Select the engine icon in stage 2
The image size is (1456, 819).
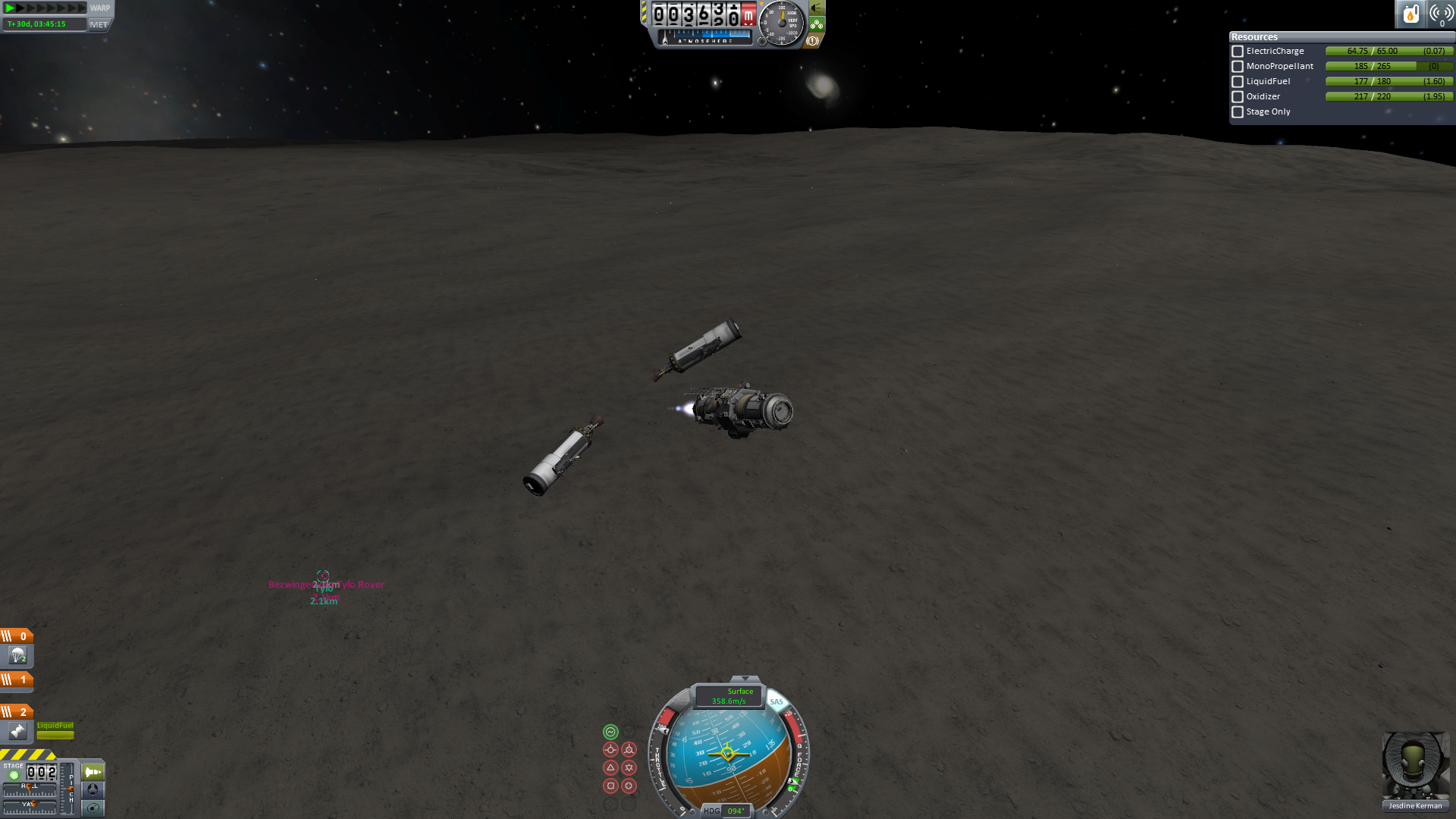pos(17,731)
